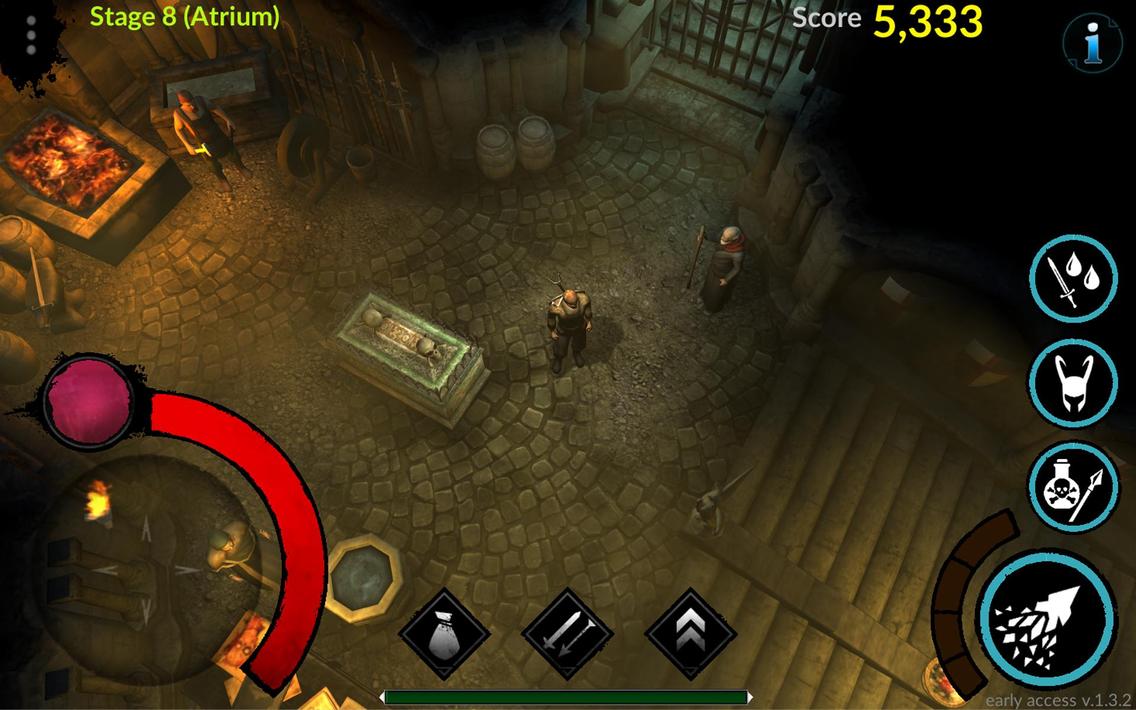Select the twin arrows diamond slot

click(x=567, y=634)
